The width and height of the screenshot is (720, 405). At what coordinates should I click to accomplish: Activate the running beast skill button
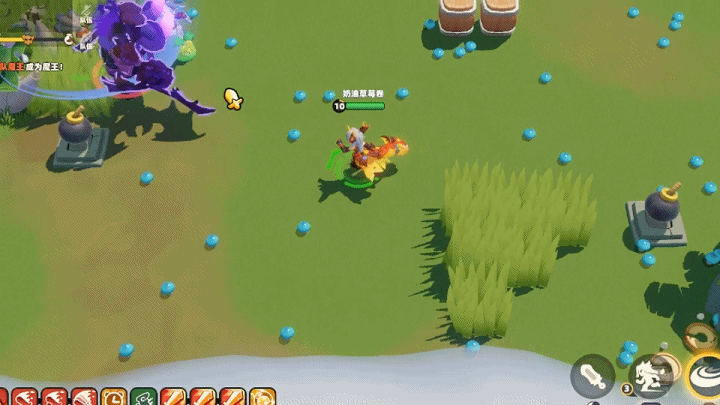click(x=651, y=374)
